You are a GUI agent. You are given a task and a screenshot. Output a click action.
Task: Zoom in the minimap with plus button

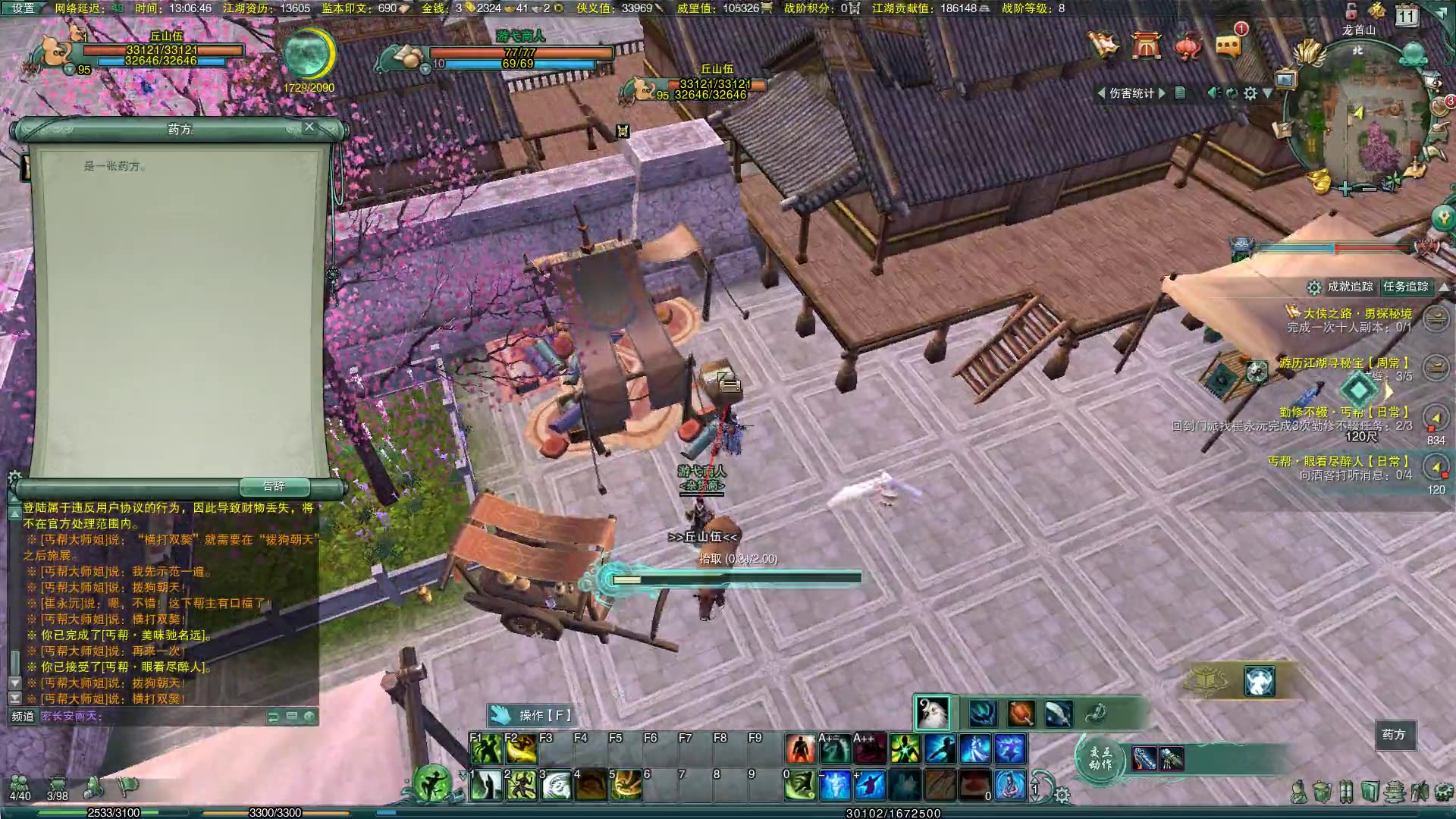pos(1345,189)
